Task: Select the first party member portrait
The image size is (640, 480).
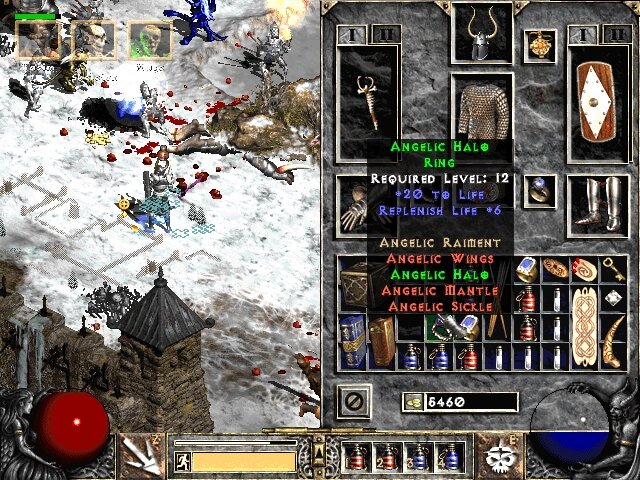Action: [36, 38]
